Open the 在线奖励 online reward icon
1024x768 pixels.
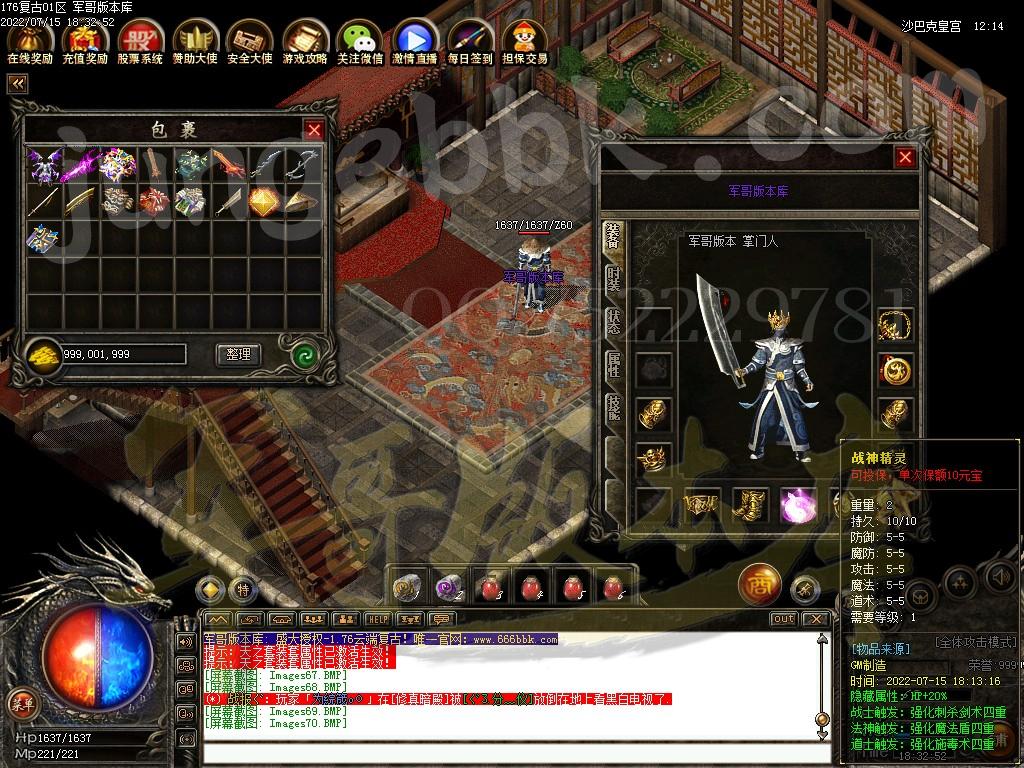(x=30, y=40)
